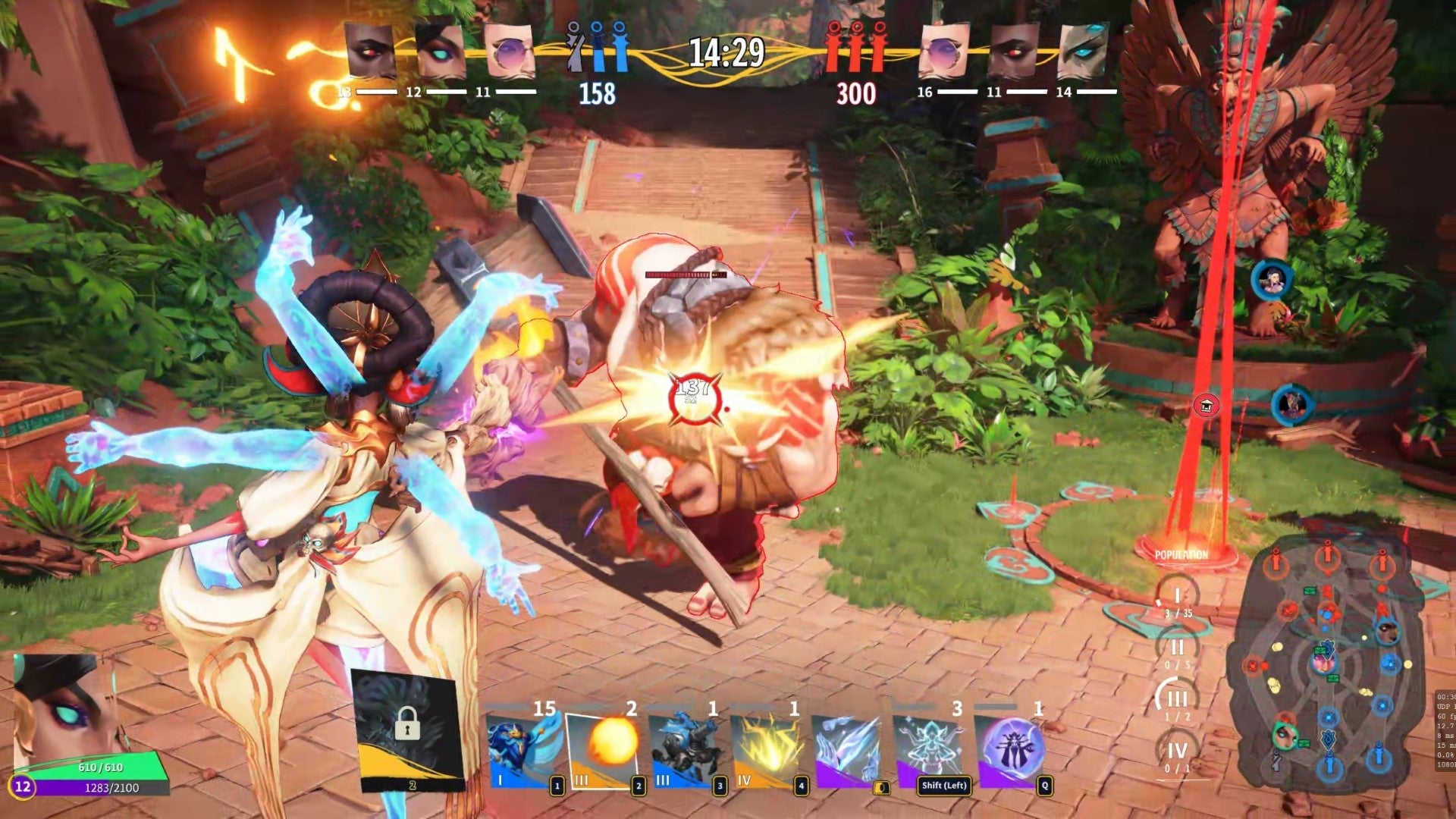Click the off-screen ally marker near statue
This screenshot has width=1456, height=819.
pos(1272,281)
